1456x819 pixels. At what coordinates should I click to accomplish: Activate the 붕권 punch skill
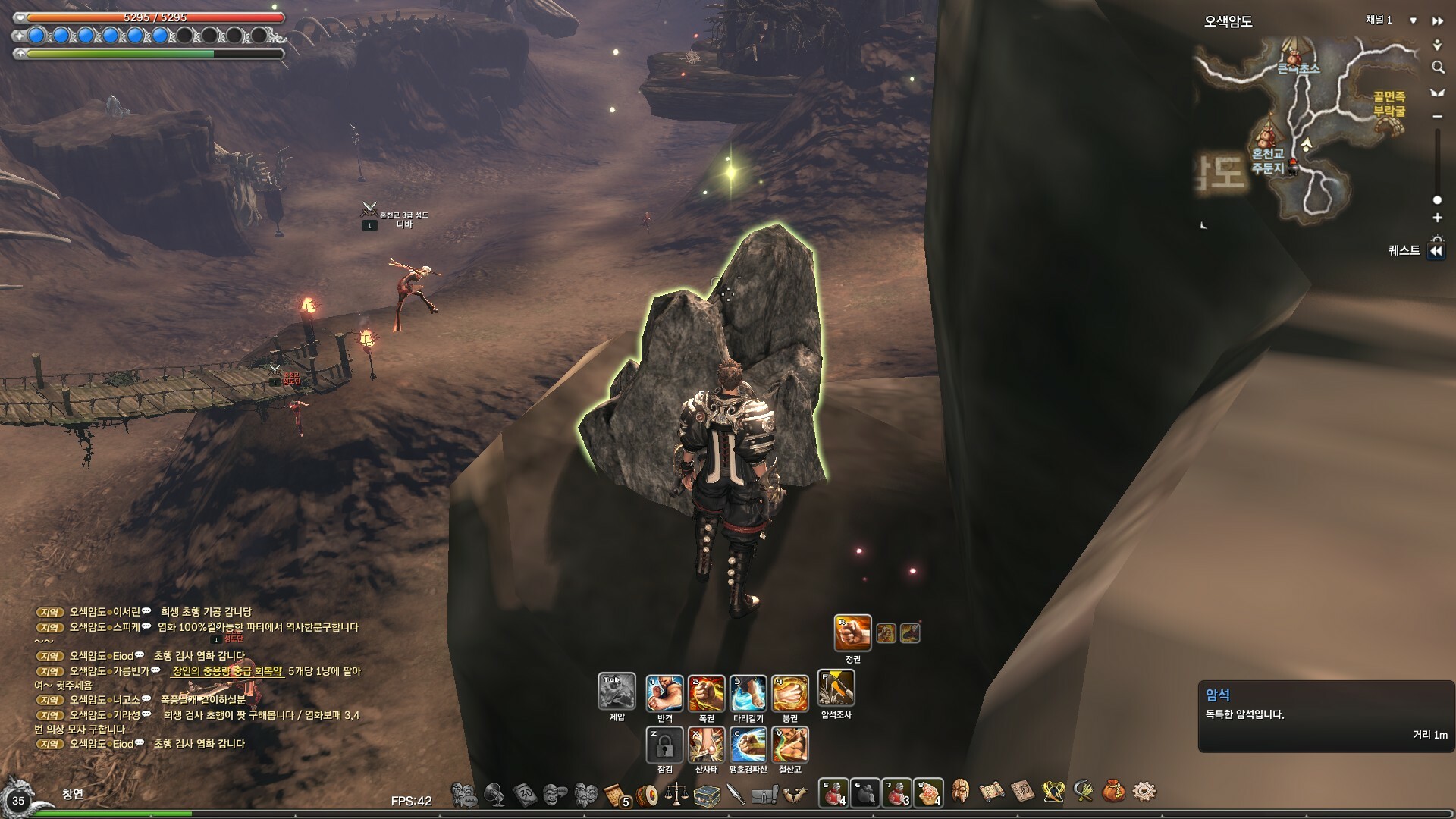[x=790, y=693]
